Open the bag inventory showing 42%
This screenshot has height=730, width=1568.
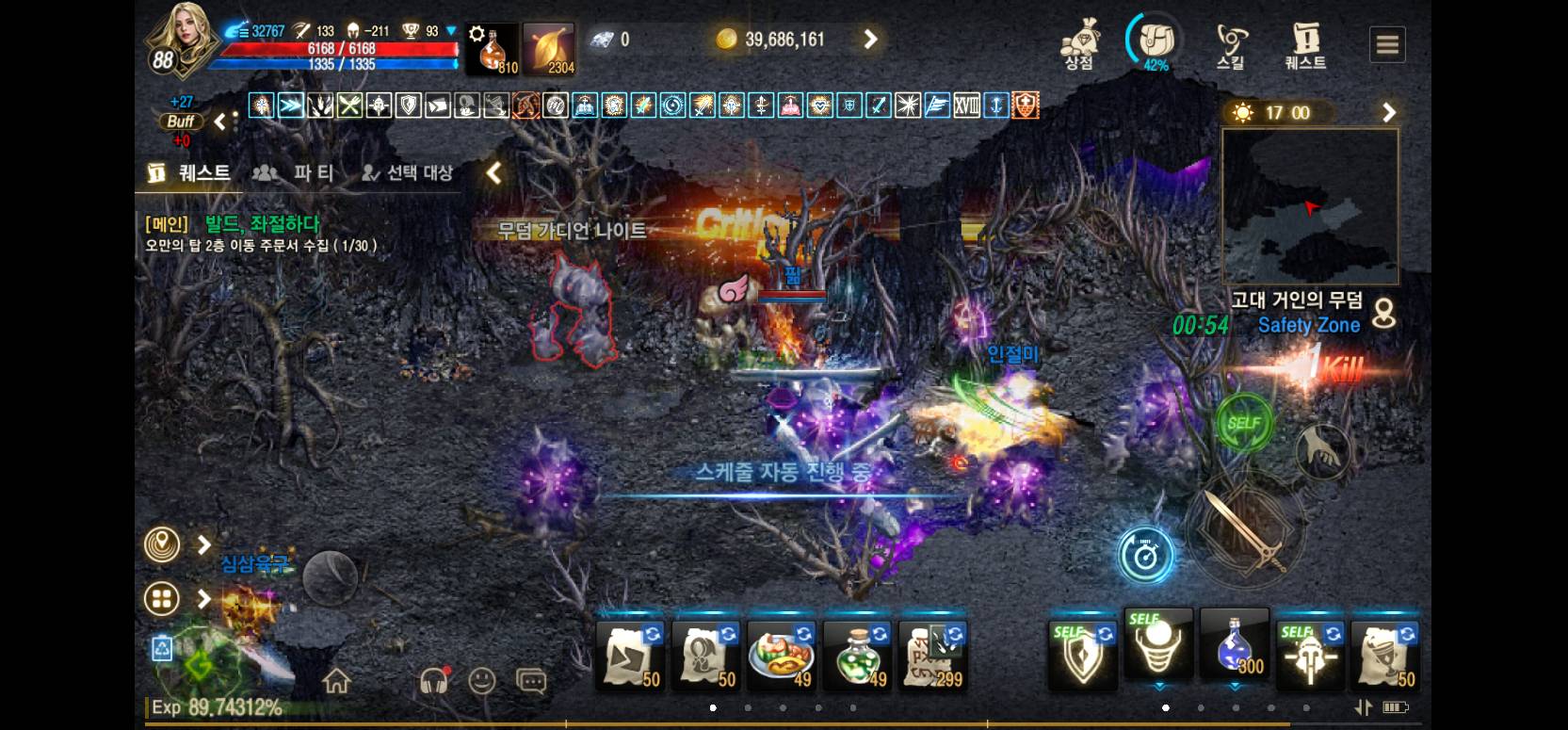(x=1156, y=42)
